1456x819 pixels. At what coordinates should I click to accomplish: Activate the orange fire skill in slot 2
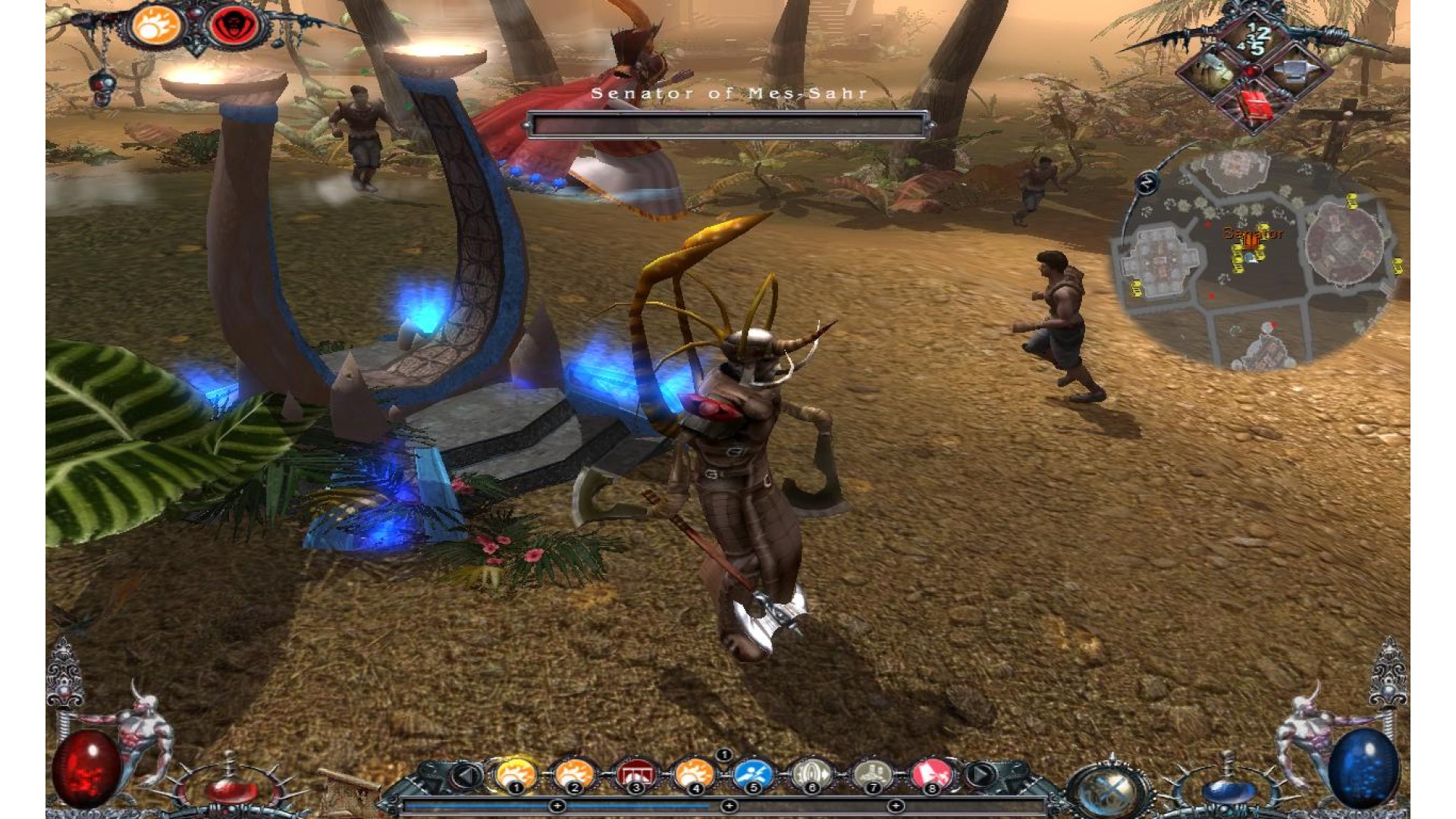[574, 776]
